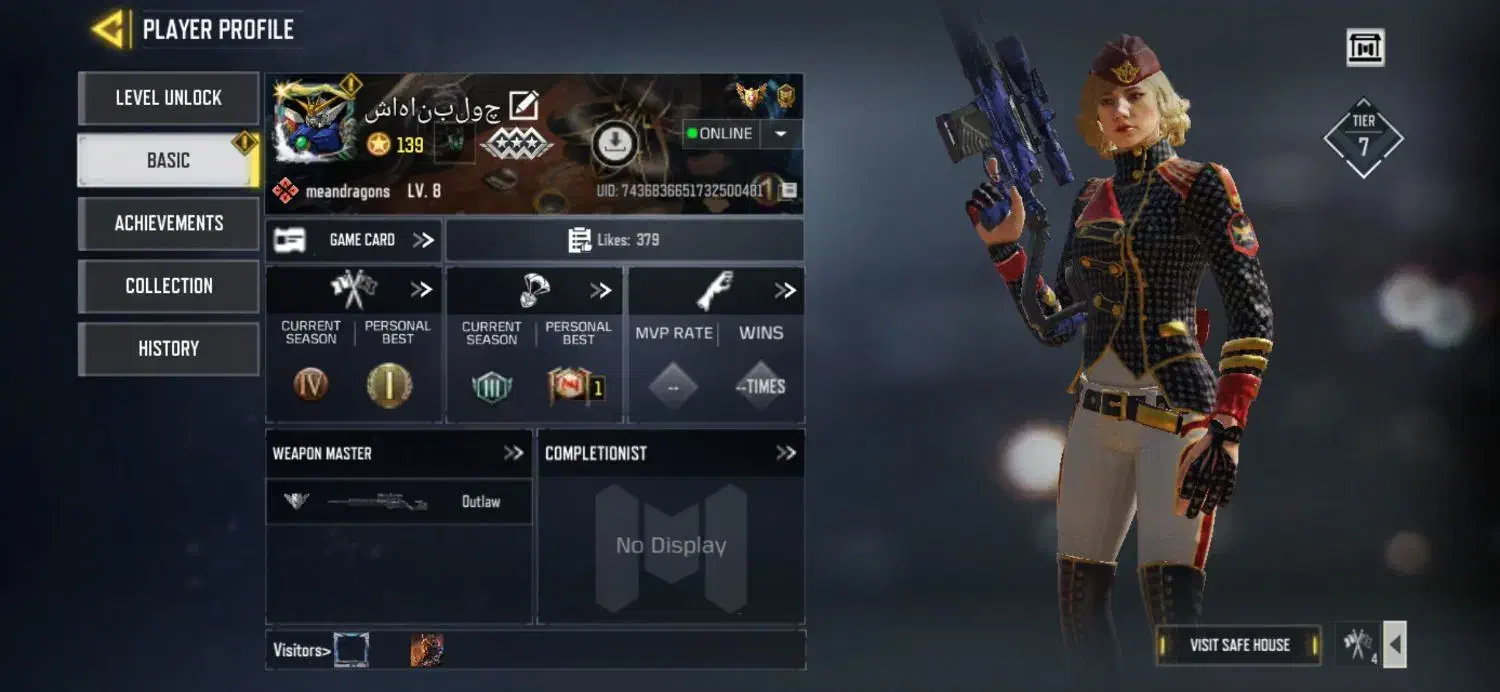The width and height of the screenshot is (1500, 692).
Task: Switch to the Achievements tab
Action: point(168,223)
